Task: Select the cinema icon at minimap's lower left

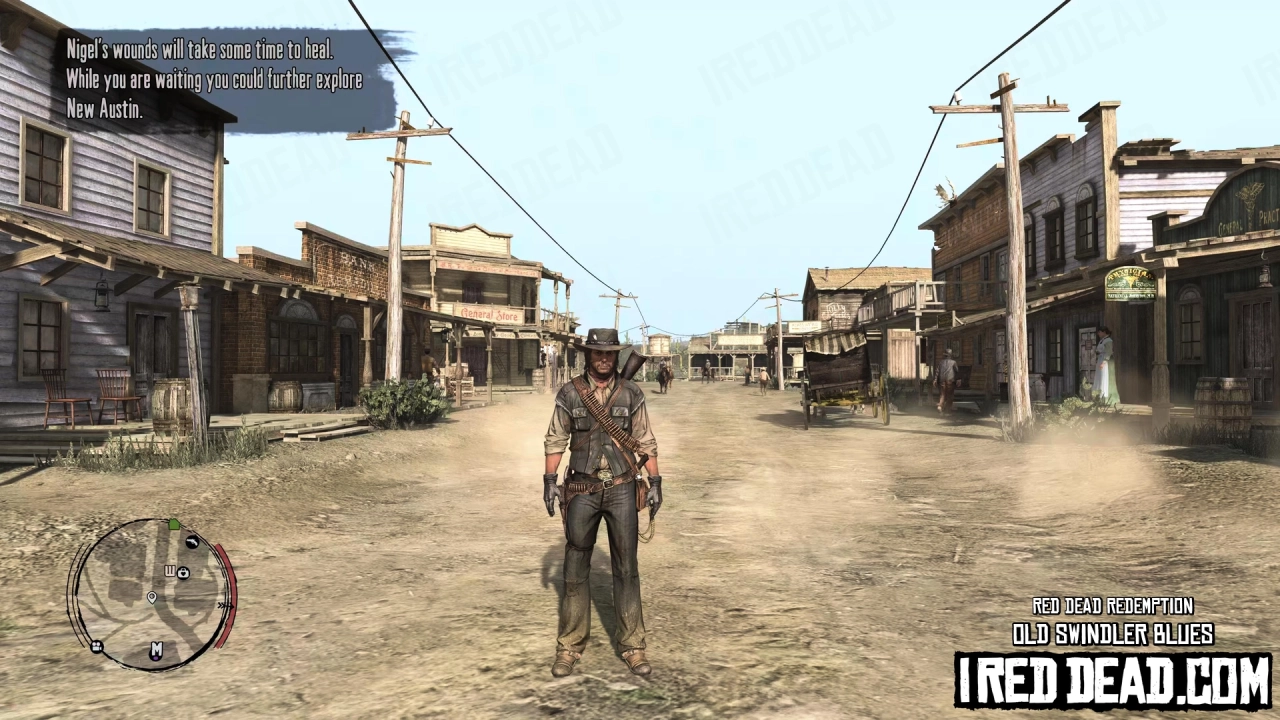Action: [x=97, y=645]
